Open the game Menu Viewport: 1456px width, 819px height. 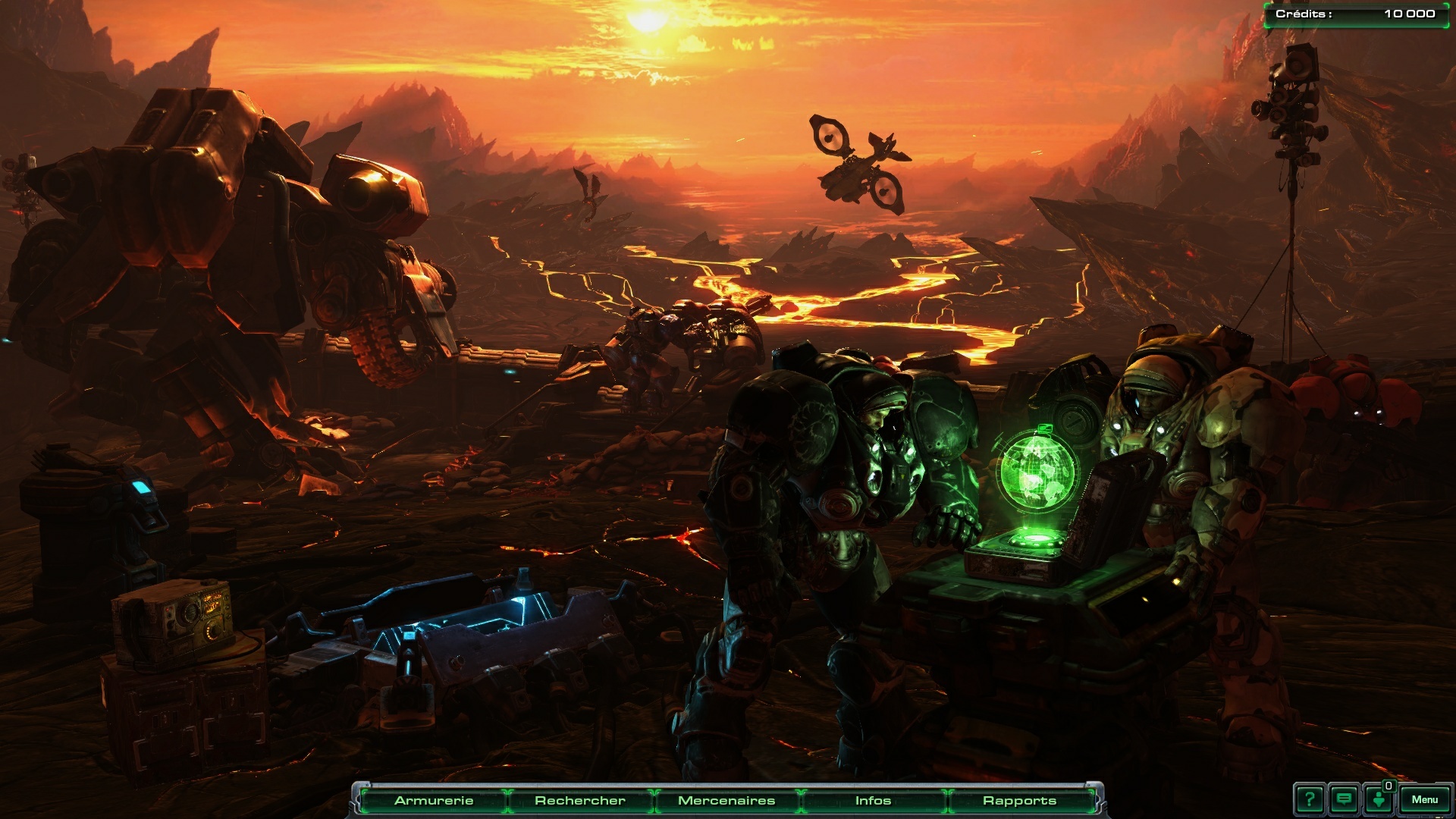tap(1425, 799)
